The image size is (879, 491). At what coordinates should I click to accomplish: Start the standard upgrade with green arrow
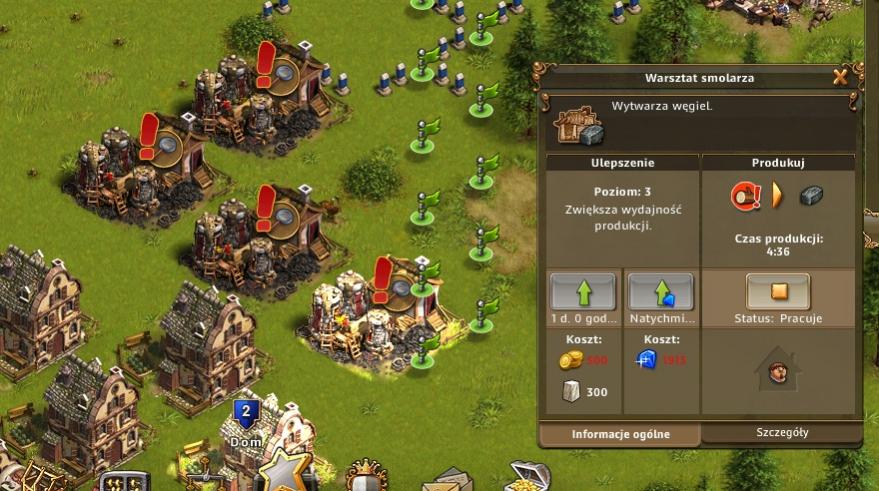pos(583,292)
